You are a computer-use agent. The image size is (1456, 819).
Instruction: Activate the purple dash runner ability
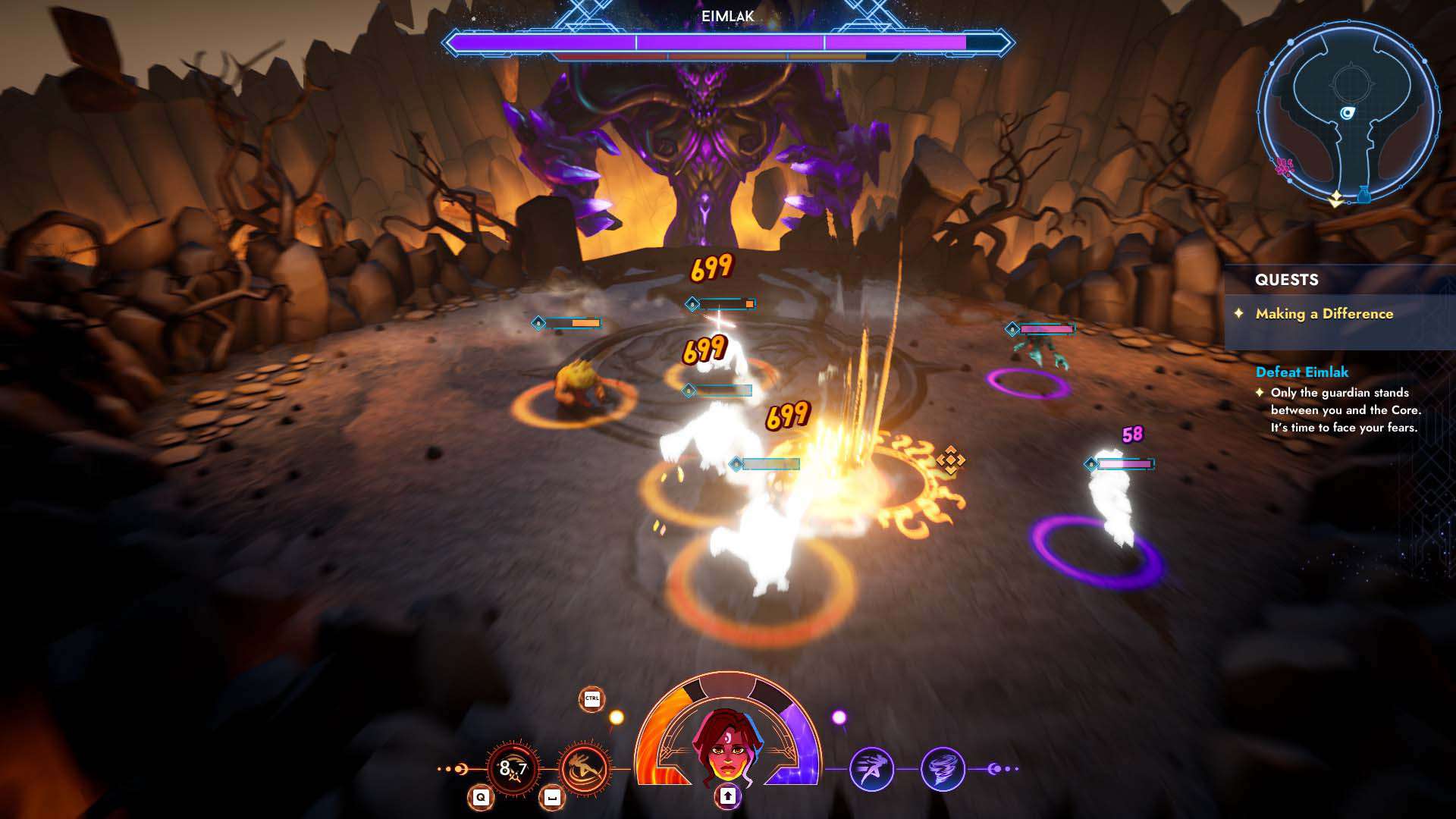click(x=871, y=769)
